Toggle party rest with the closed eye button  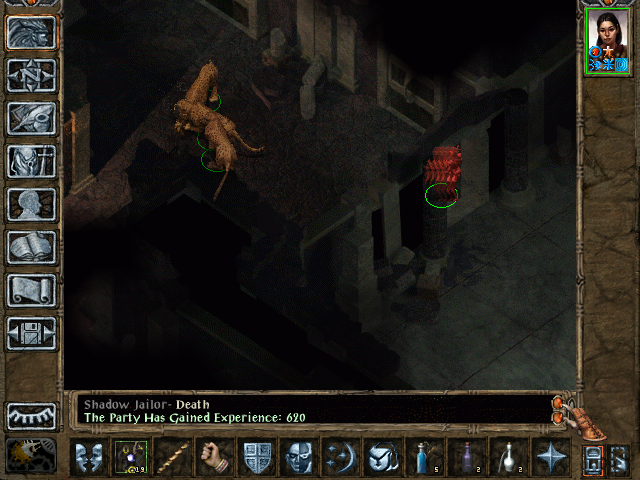[31, 415]
